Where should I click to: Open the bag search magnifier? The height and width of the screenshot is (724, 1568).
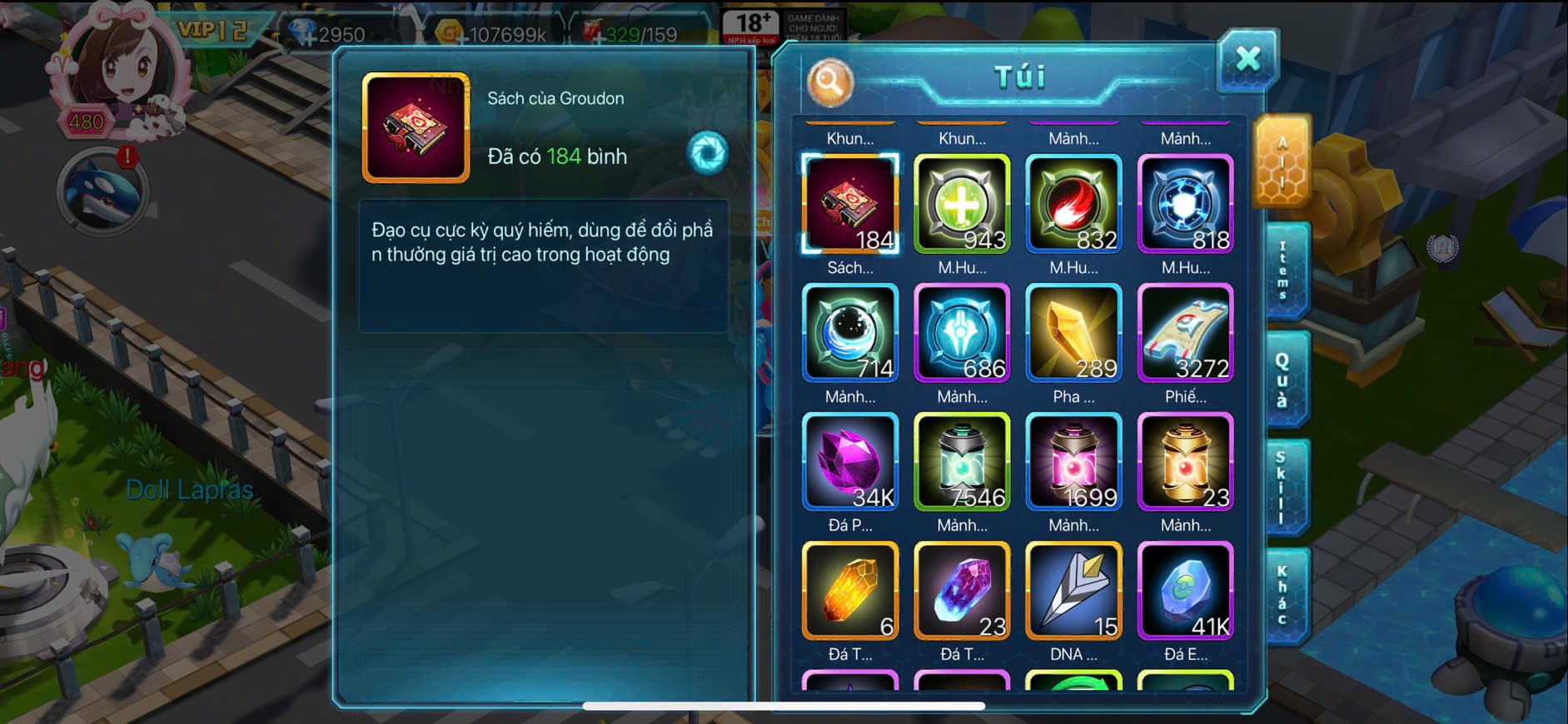(x=829, y=82)
